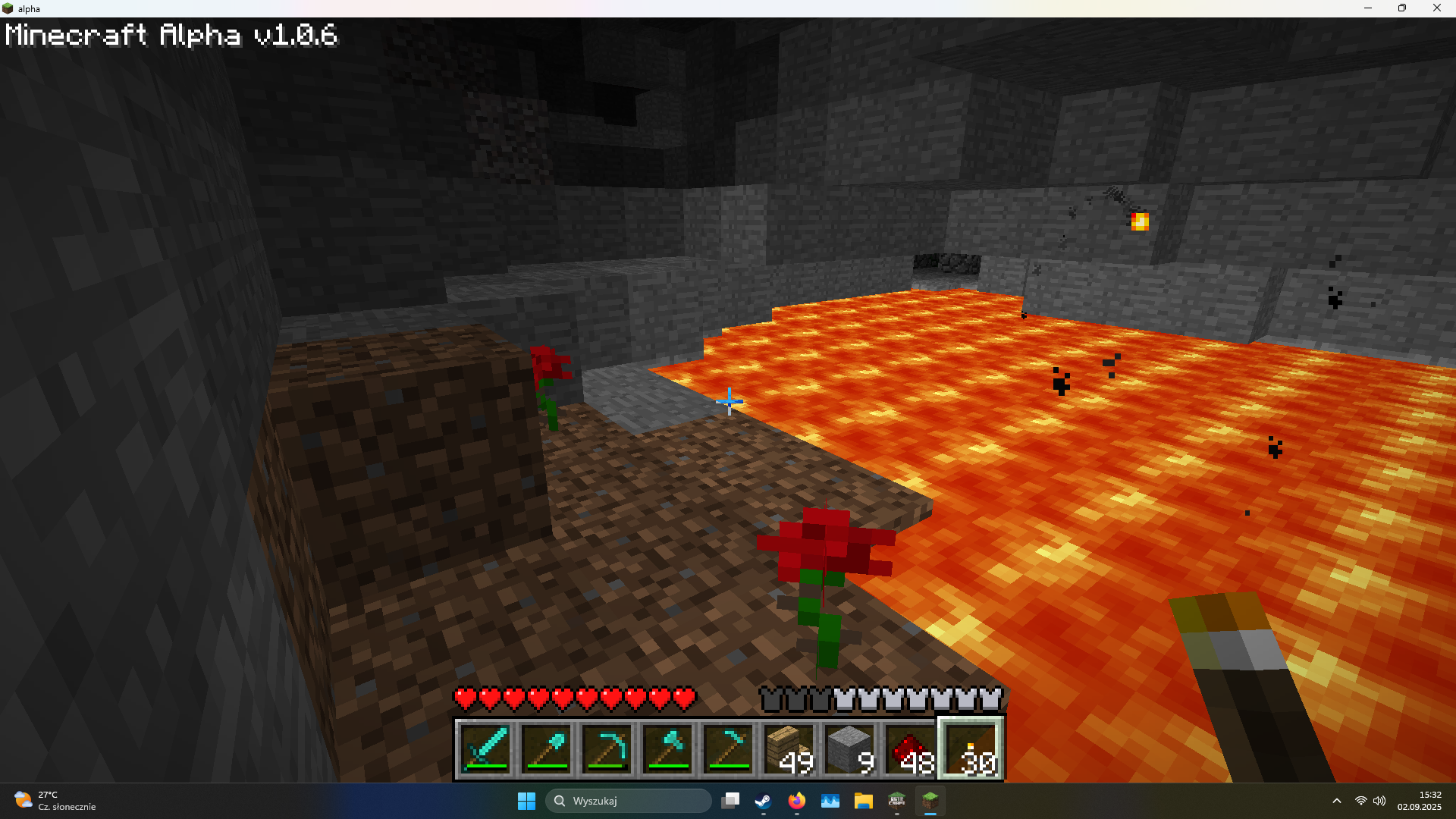This screenshot has width=1456, height=819.
Task: Choose the diamond pickaxe in the hotbar
Action: 607,748
